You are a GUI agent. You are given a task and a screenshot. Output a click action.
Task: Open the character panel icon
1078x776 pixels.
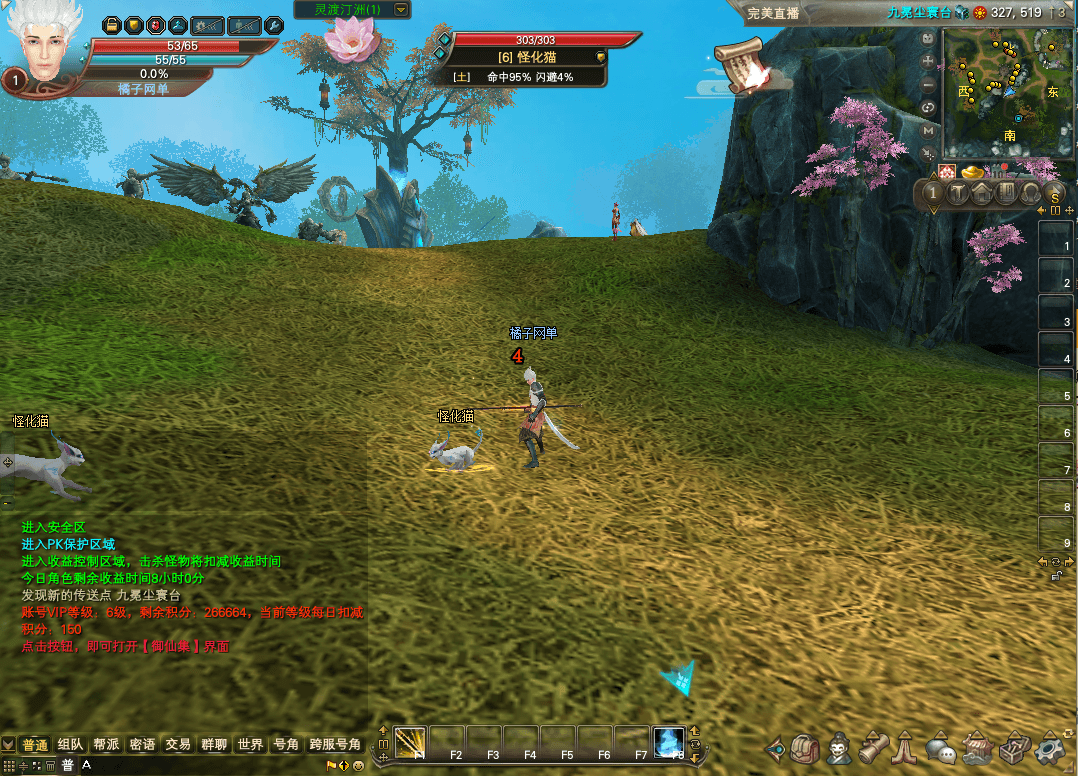839,747
